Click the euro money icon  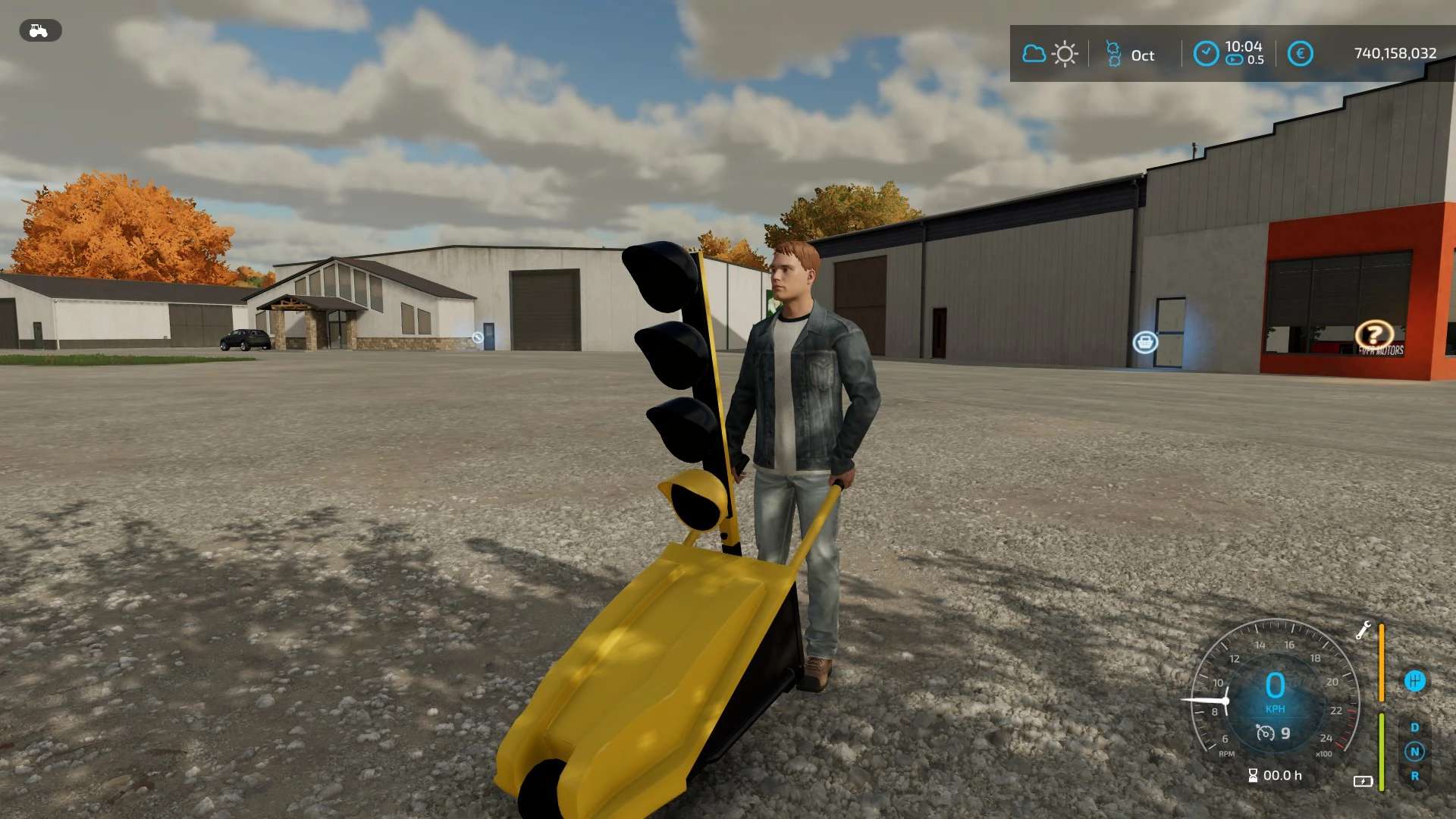(1300, 53)
